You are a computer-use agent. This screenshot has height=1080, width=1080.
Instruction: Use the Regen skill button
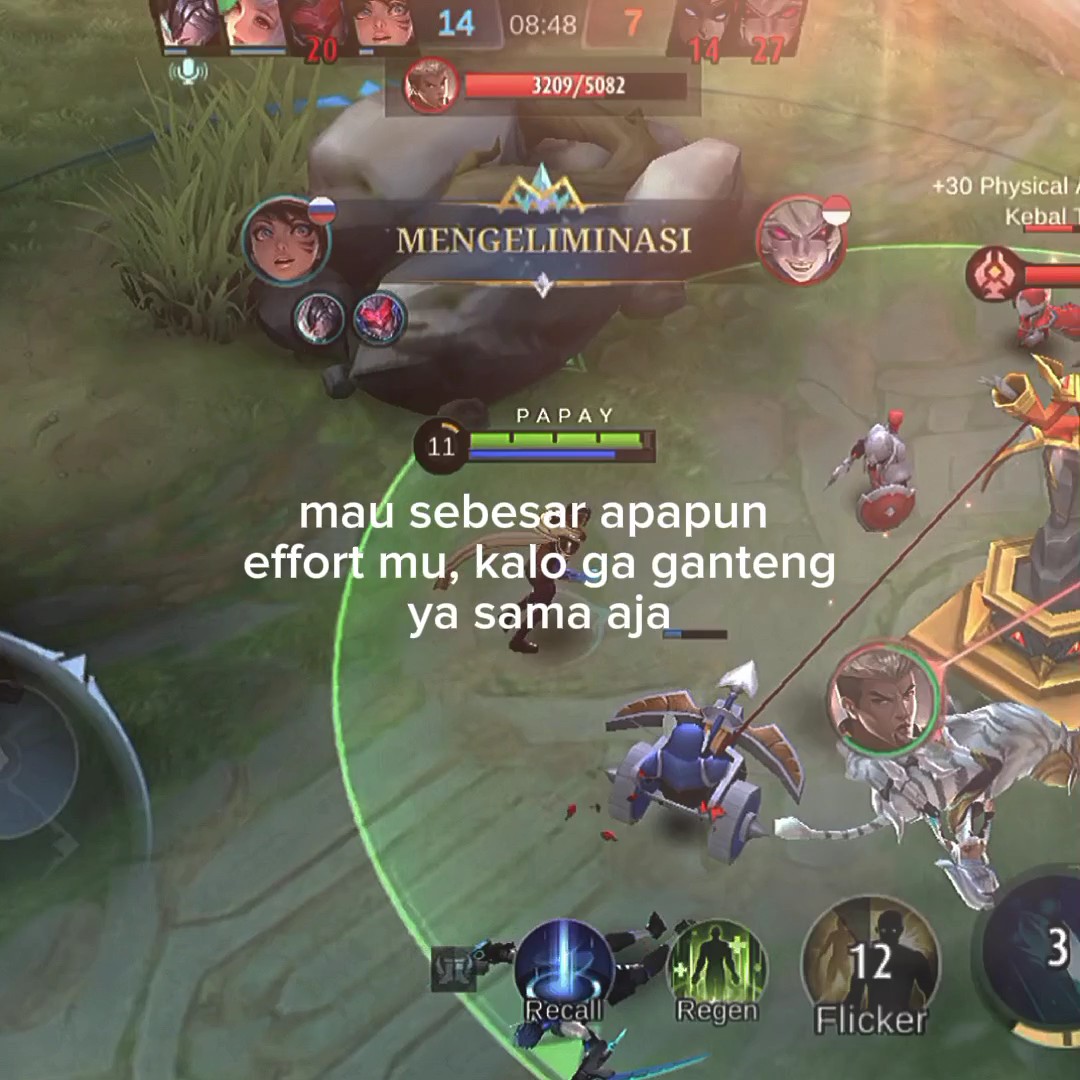(x=716, y=968)
